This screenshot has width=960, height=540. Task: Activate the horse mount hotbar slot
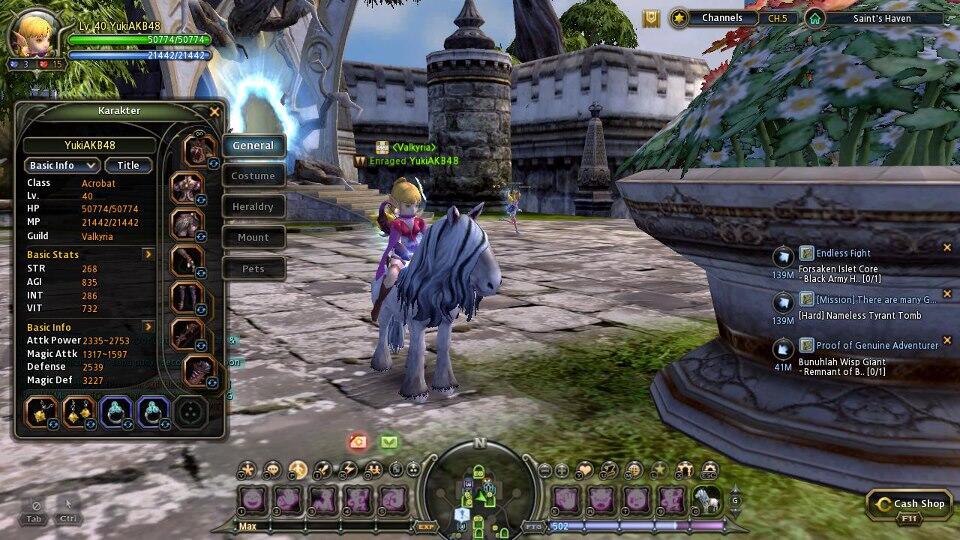[x=706, y=500]
